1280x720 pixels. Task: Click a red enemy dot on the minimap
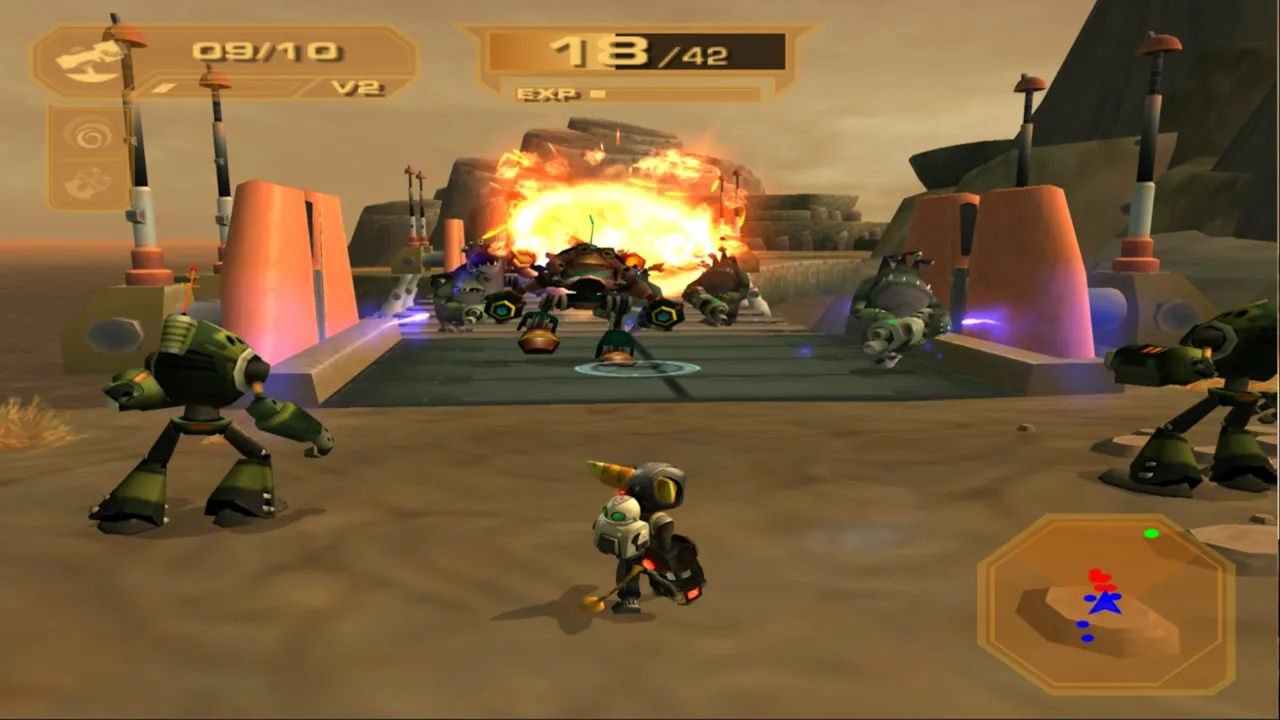tap(1096, 576)
